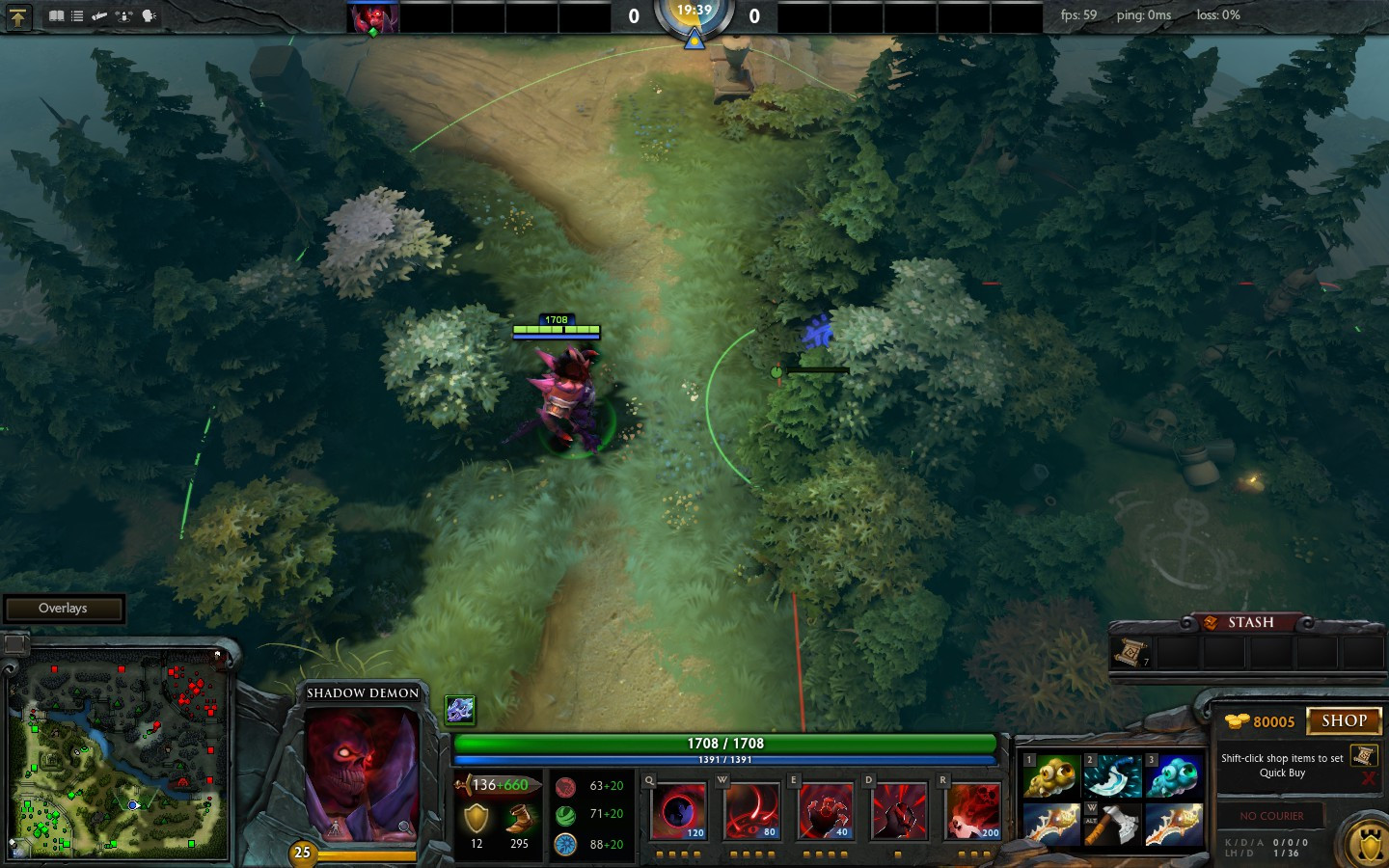Open the scoreboard list icon
This screenshot has height=868, width=1389.
77,16
